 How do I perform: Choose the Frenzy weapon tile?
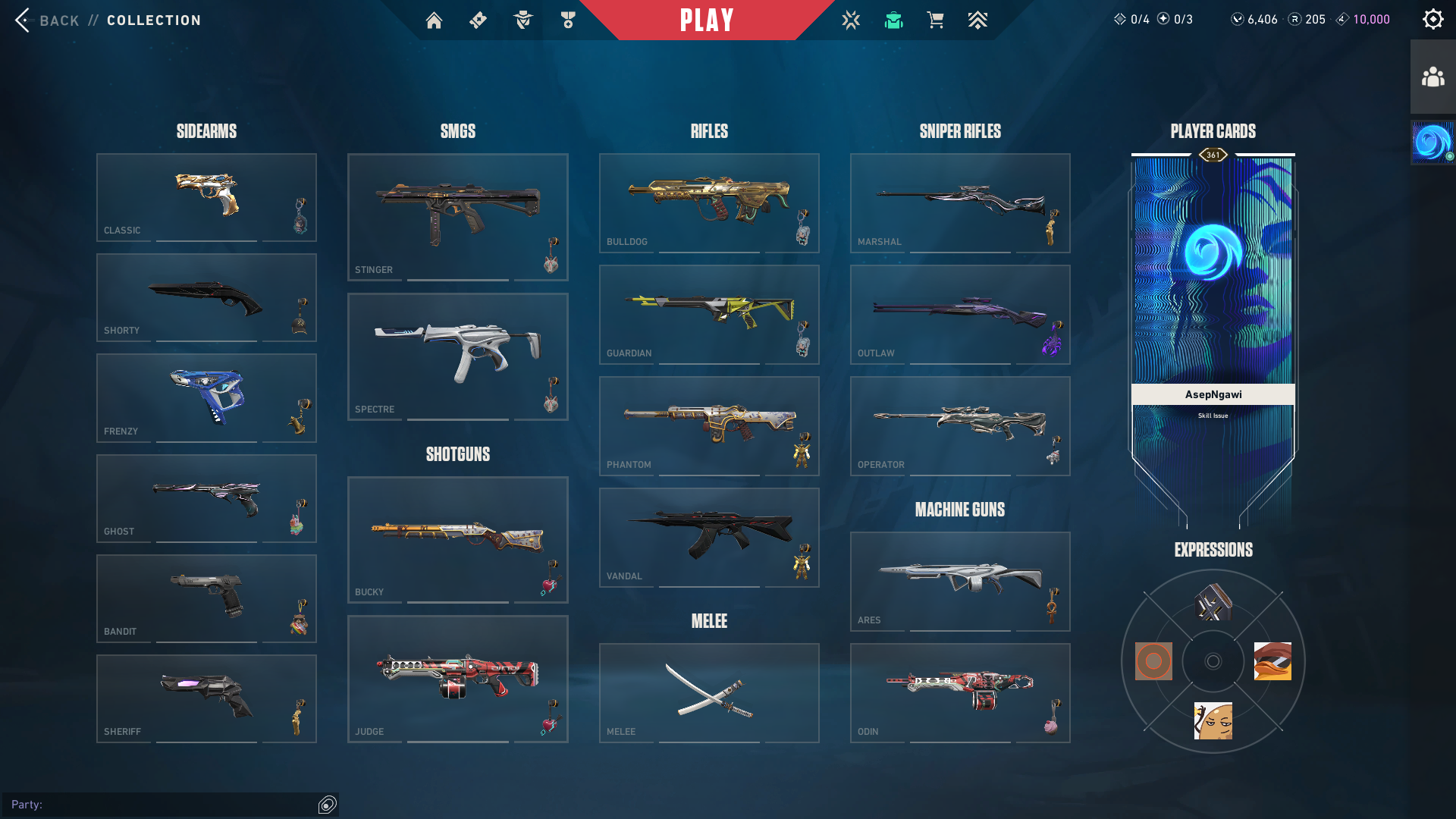pos(206,397)
